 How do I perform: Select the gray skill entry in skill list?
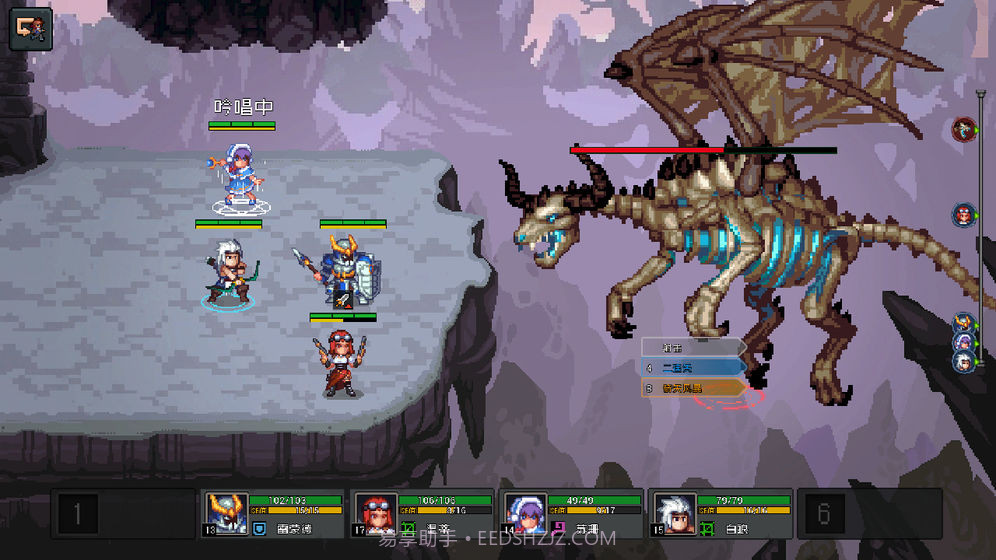pos(693,347)
